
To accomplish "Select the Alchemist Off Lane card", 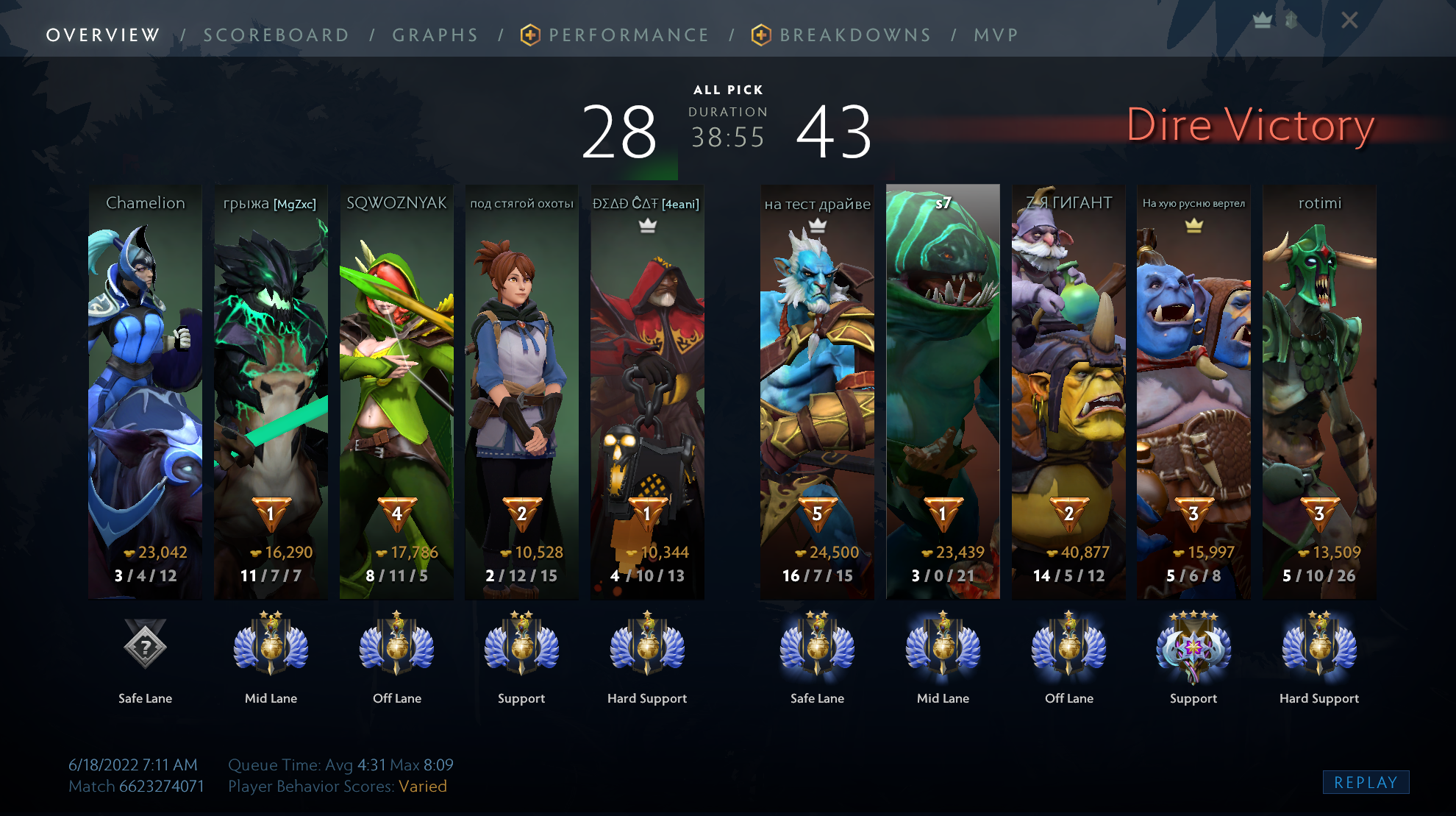I will 1068,390.
